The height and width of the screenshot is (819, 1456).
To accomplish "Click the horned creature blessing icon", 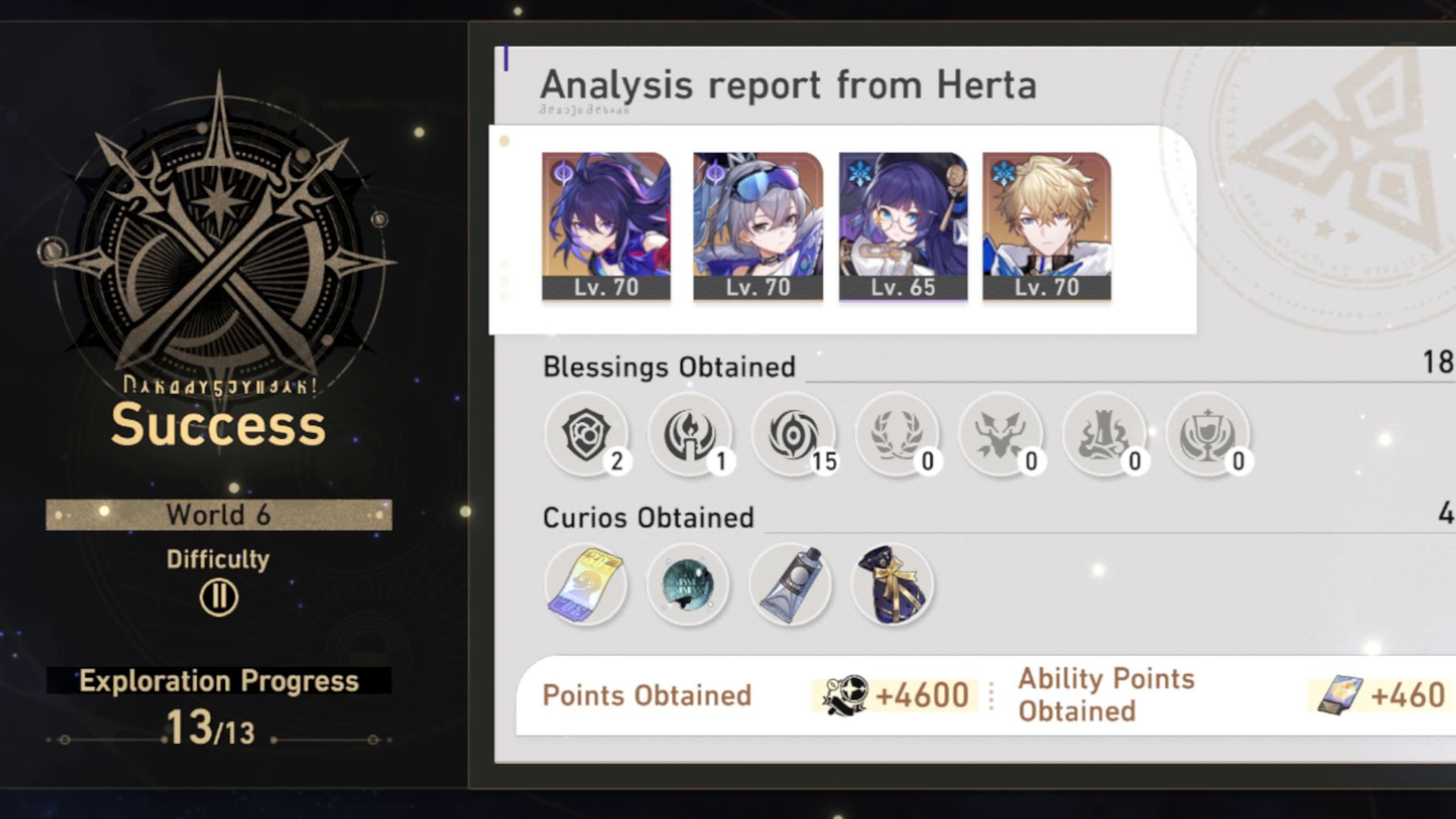I will click(1003, 435).
